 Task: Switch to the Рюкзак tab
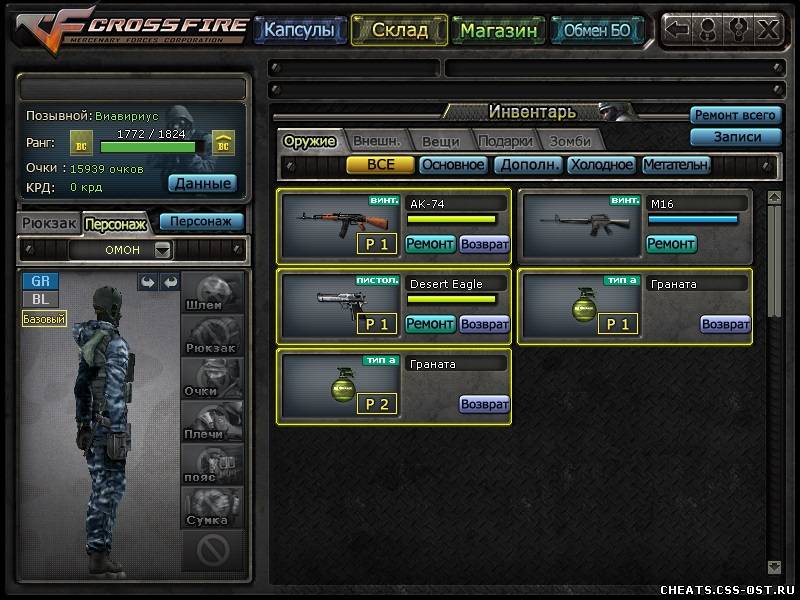[x=49, y=223]
